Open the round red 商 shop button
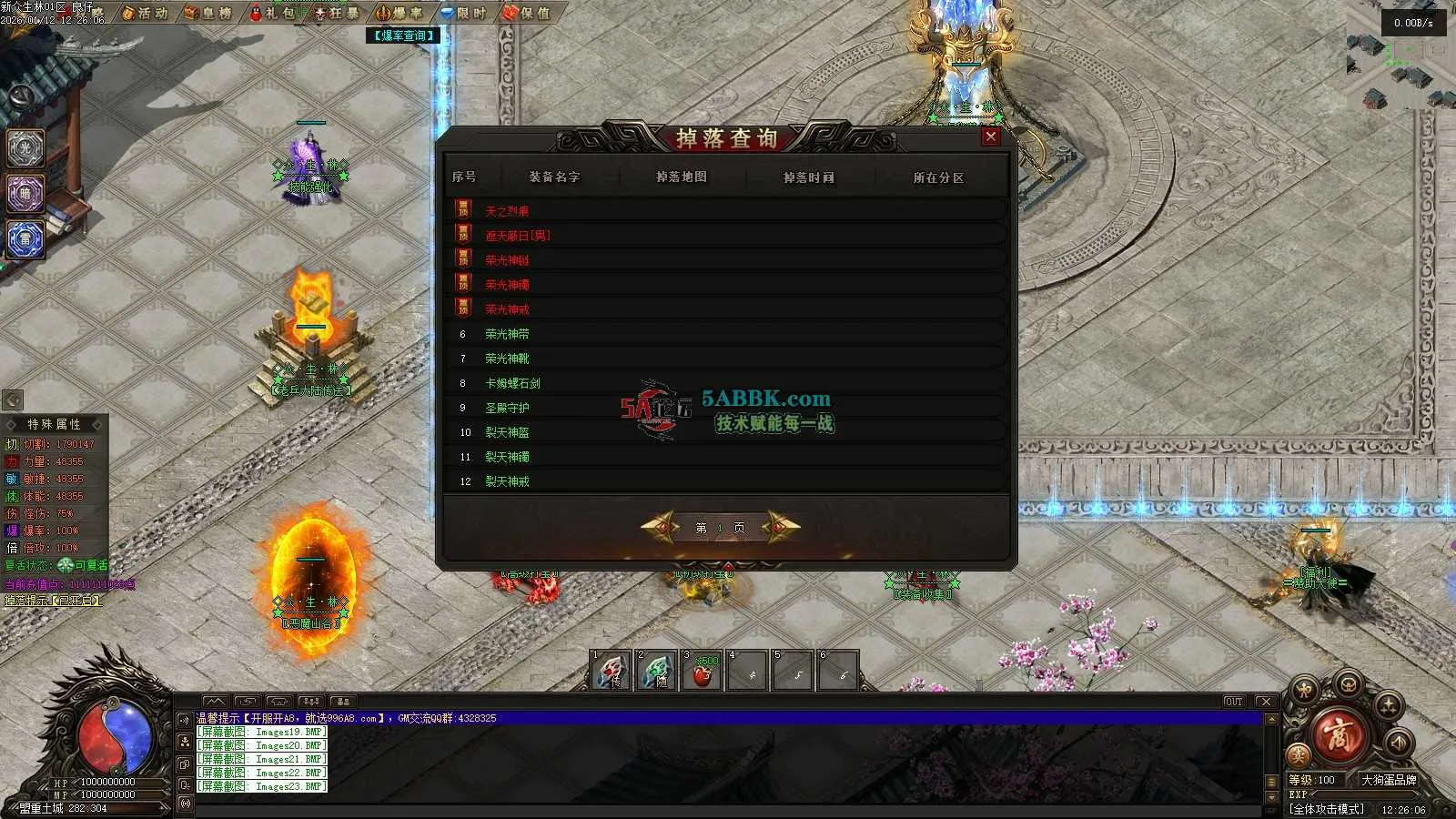1456x819 pixels. 1340,735
